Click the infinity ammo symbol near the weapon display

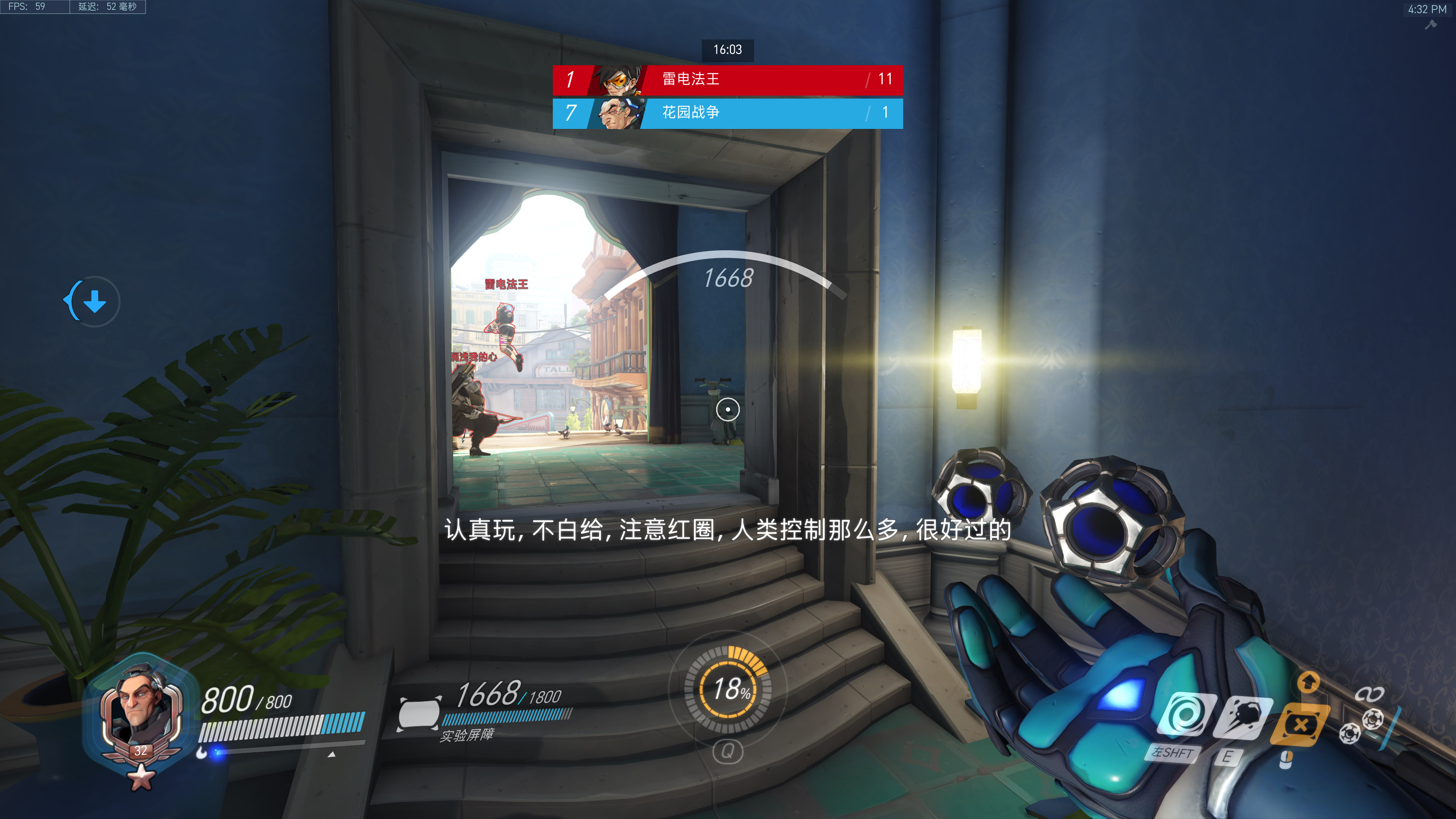(1370, 694)
